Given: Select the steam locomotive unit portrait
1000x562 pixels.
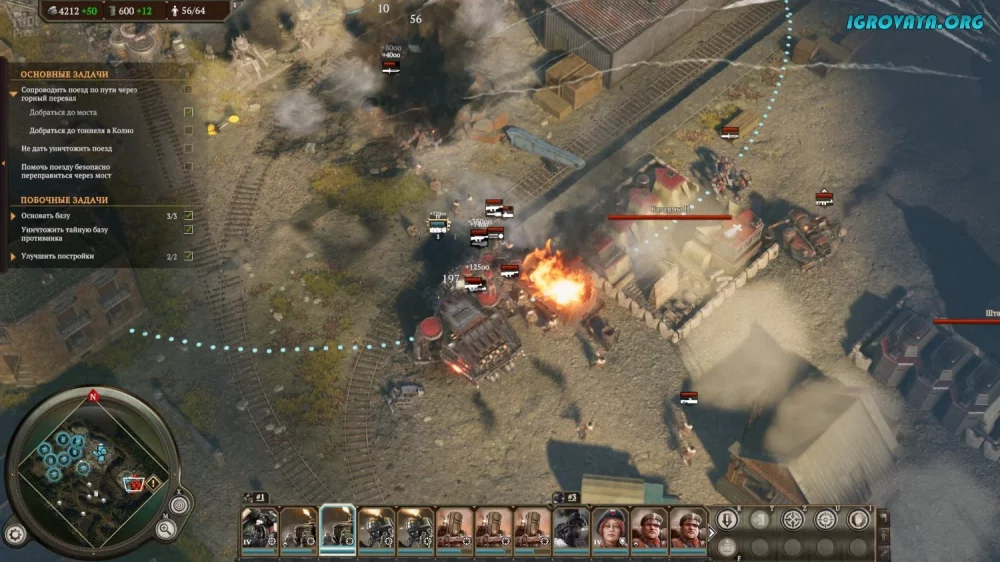Looking at the screenshot, I should [571, 529].
